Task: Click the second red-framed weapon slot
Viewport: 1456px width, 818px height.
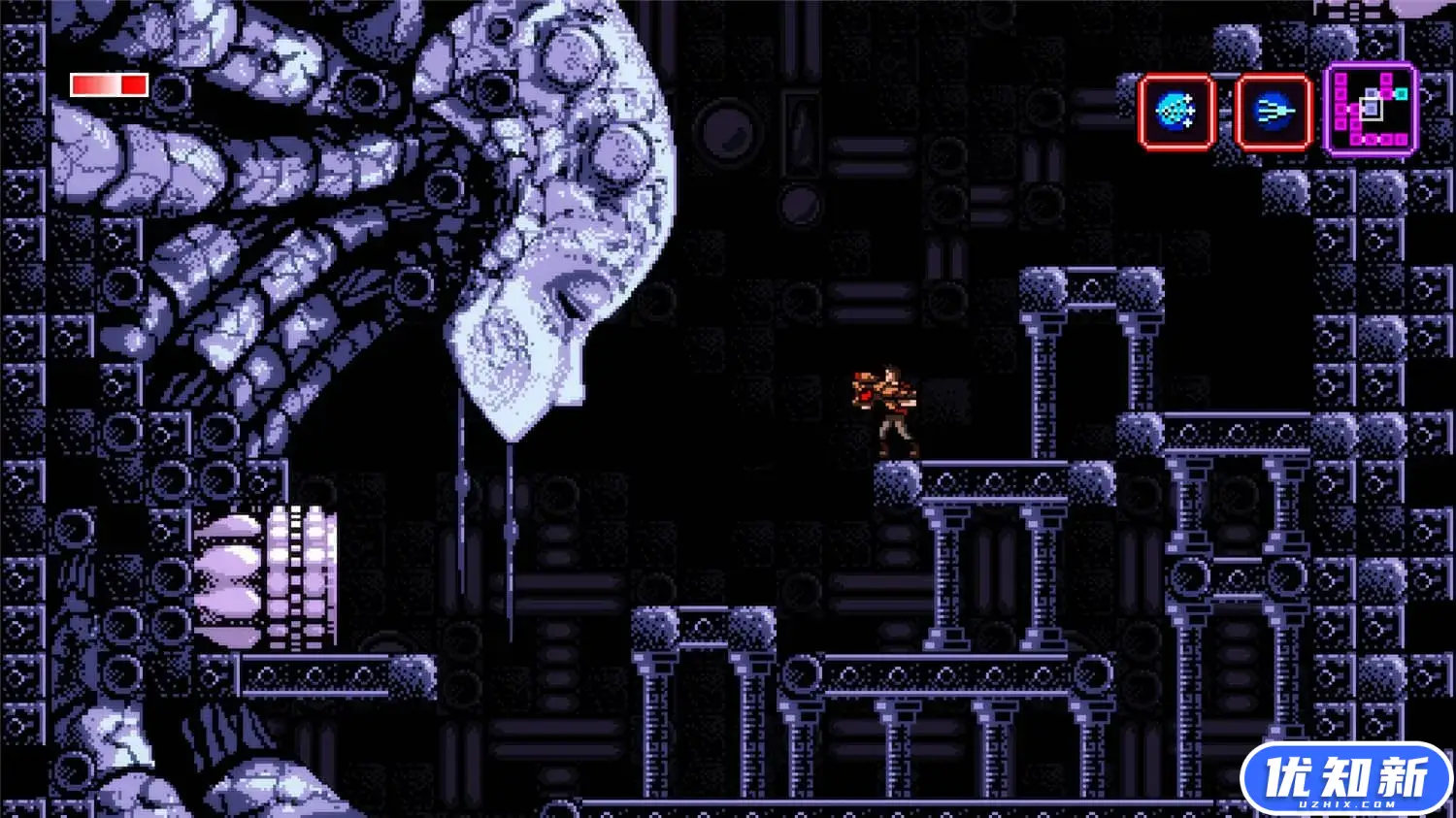Action: point(1274,110)
